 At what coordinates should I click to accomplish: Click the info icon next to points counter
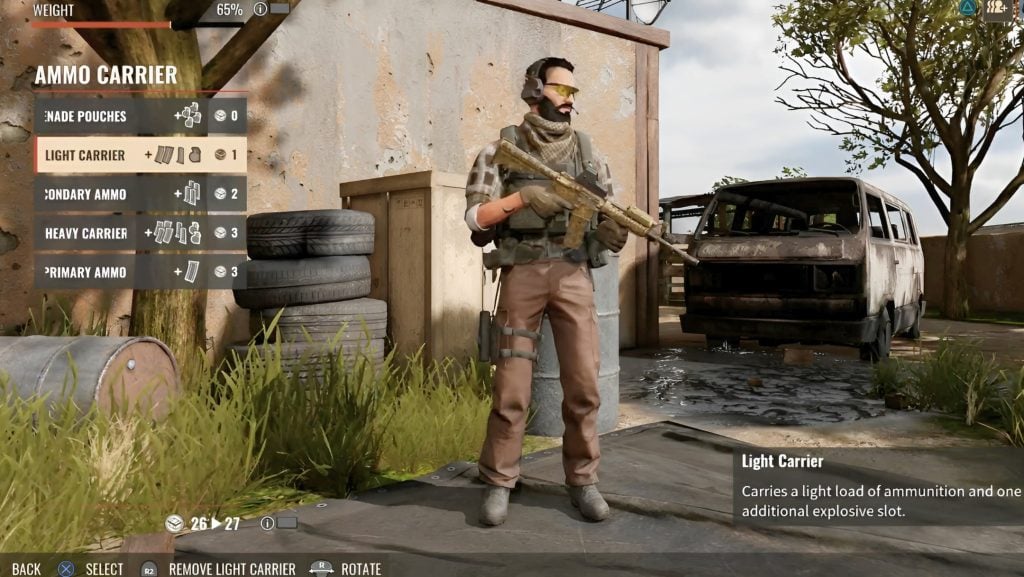click(267, 523)
